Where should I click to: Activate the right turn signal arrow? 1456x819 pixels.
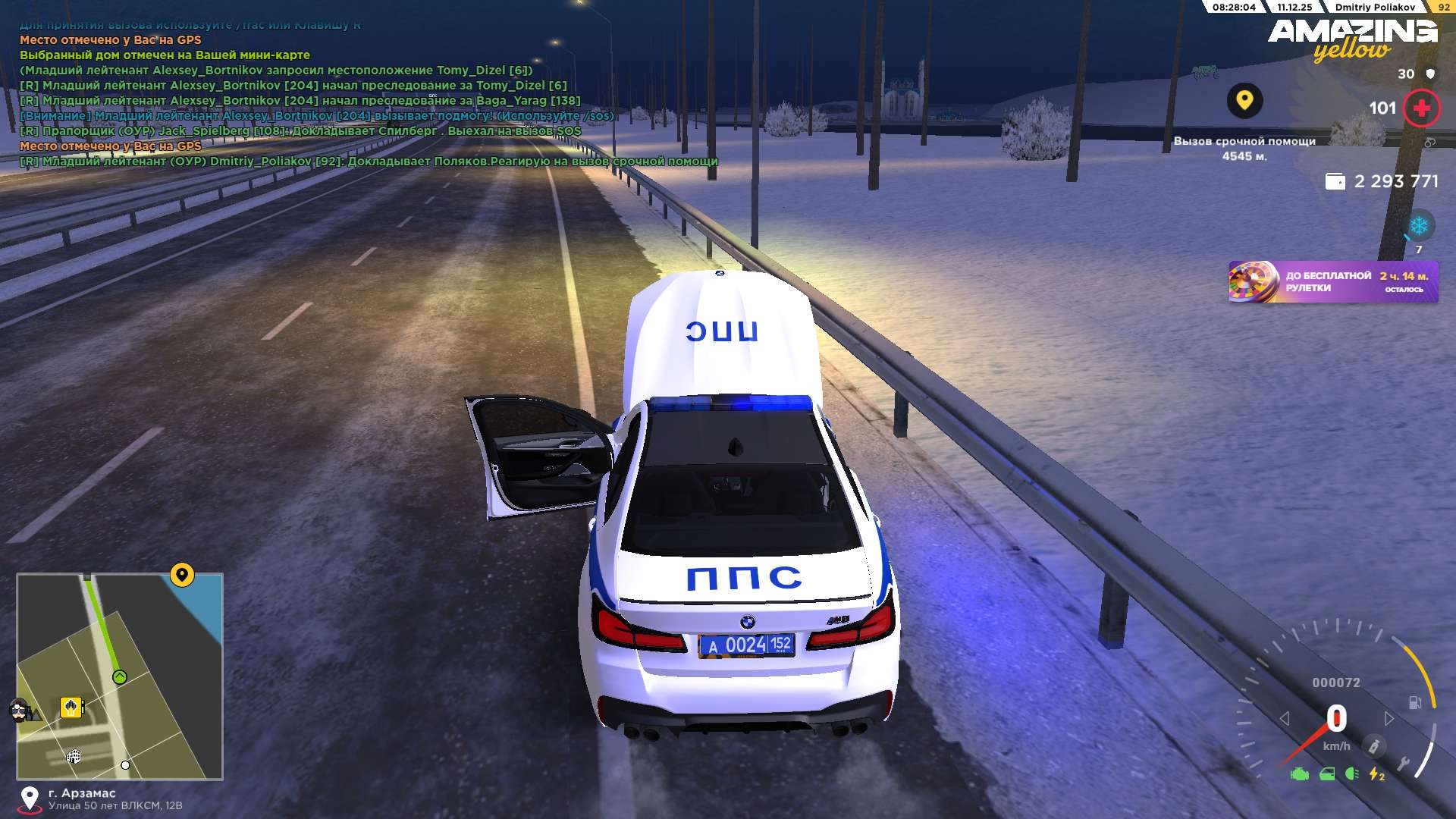[x=1389, y=718]
